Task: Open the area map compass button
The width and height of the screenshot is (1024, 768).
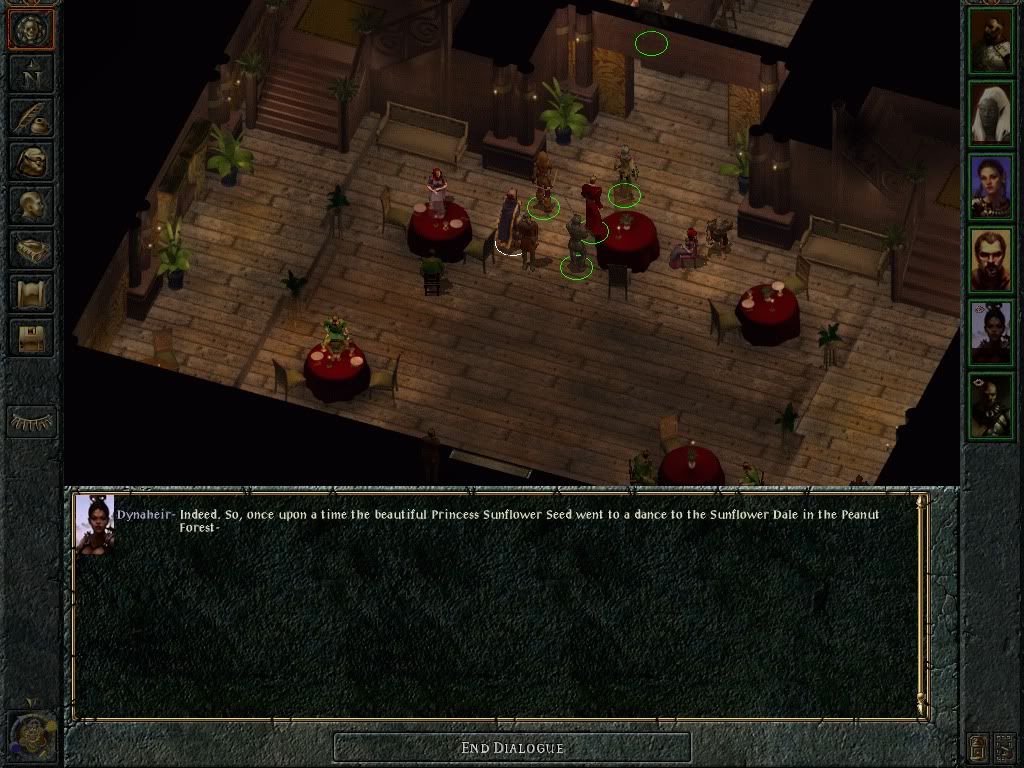Action: point(31,75)
